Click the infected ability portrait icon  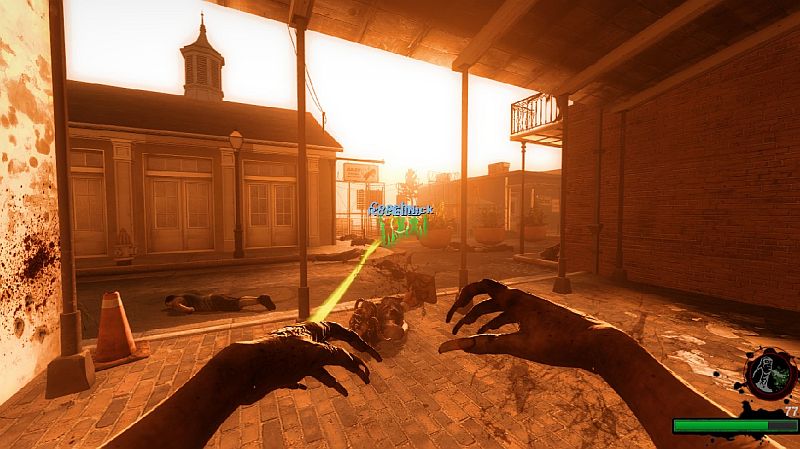pos(766,374)
